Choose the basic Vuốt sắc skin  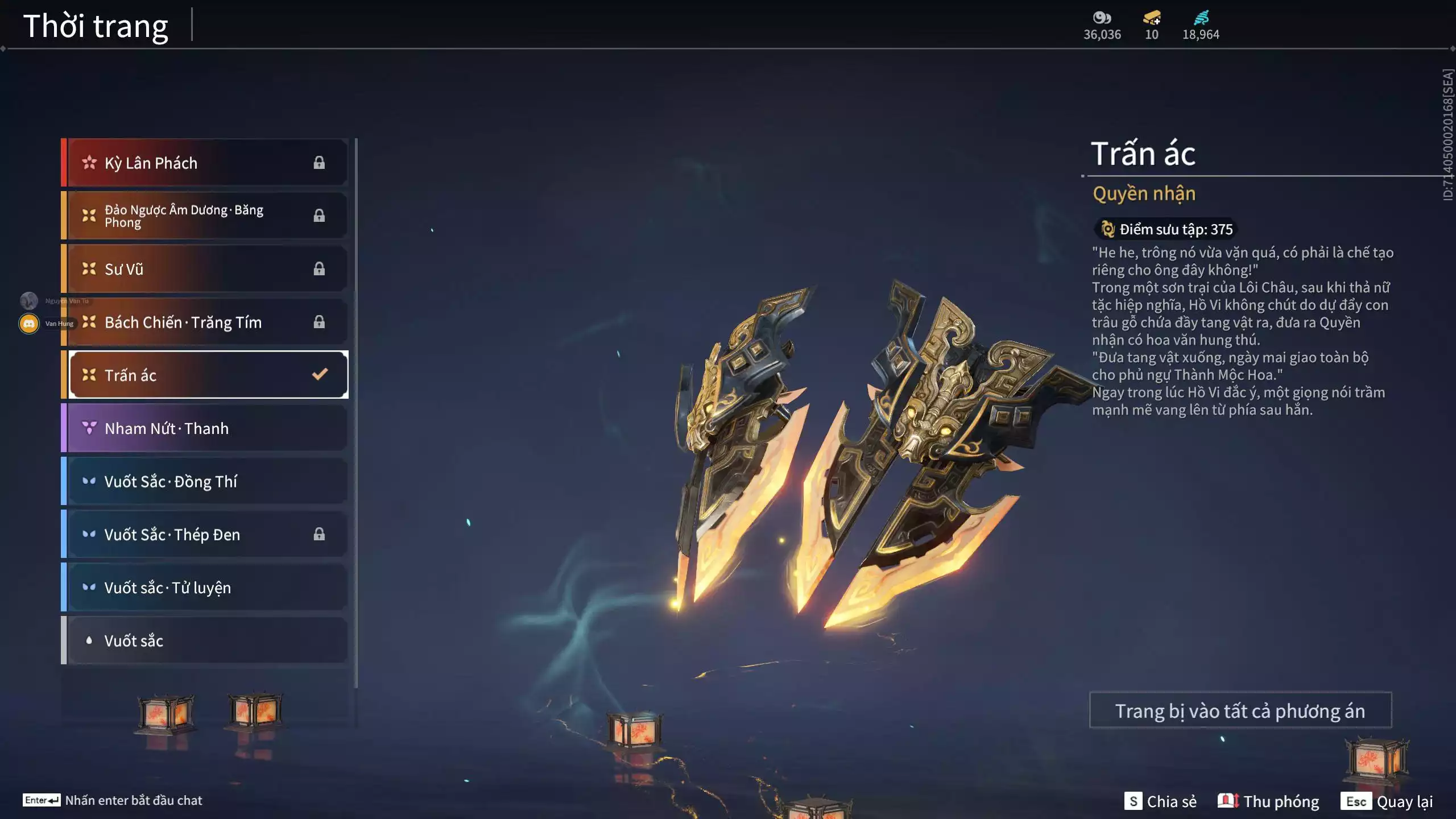205,641
